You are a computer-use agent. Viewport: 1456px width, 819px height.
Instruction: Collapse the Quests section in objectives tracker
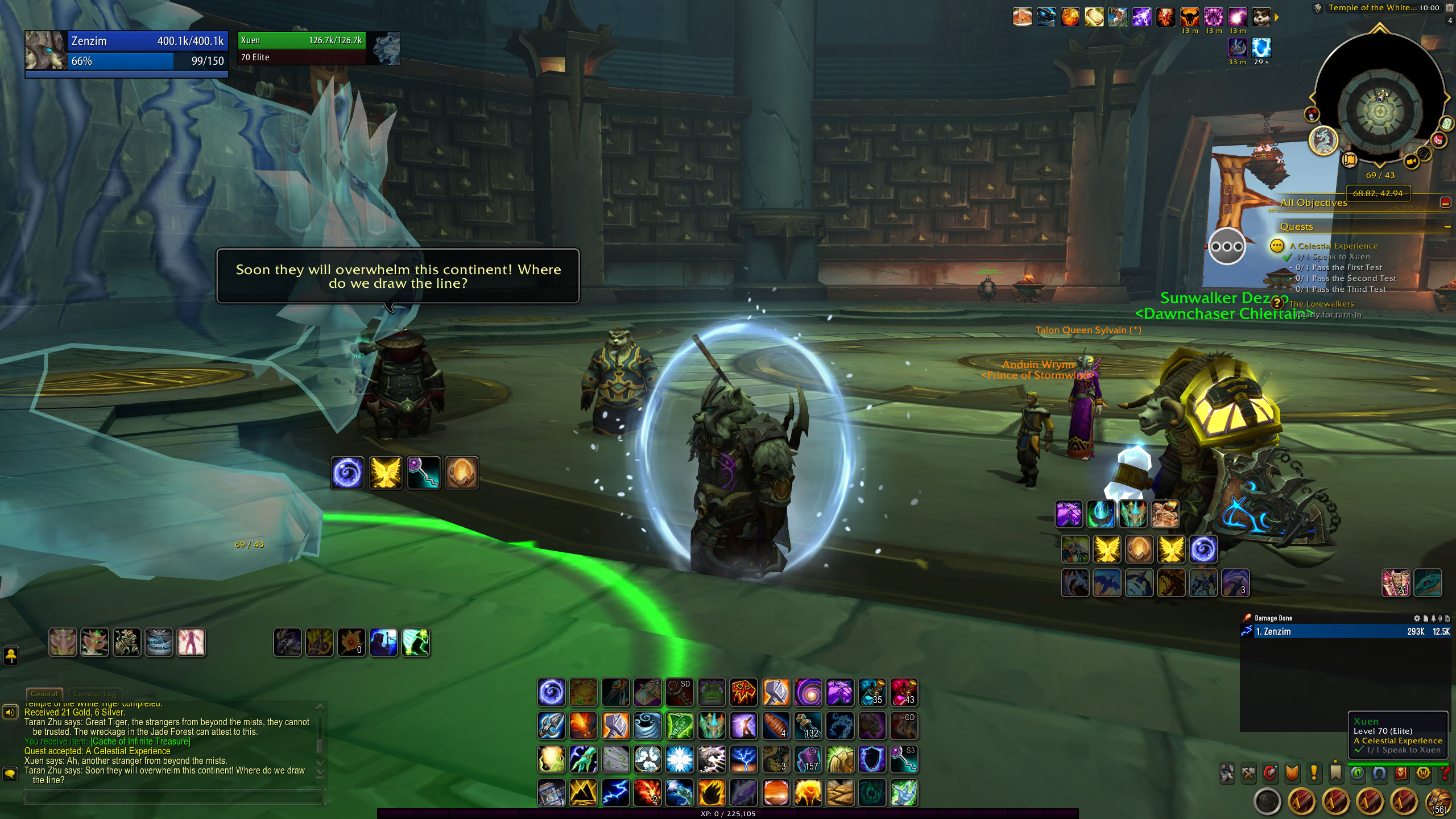1447,227
